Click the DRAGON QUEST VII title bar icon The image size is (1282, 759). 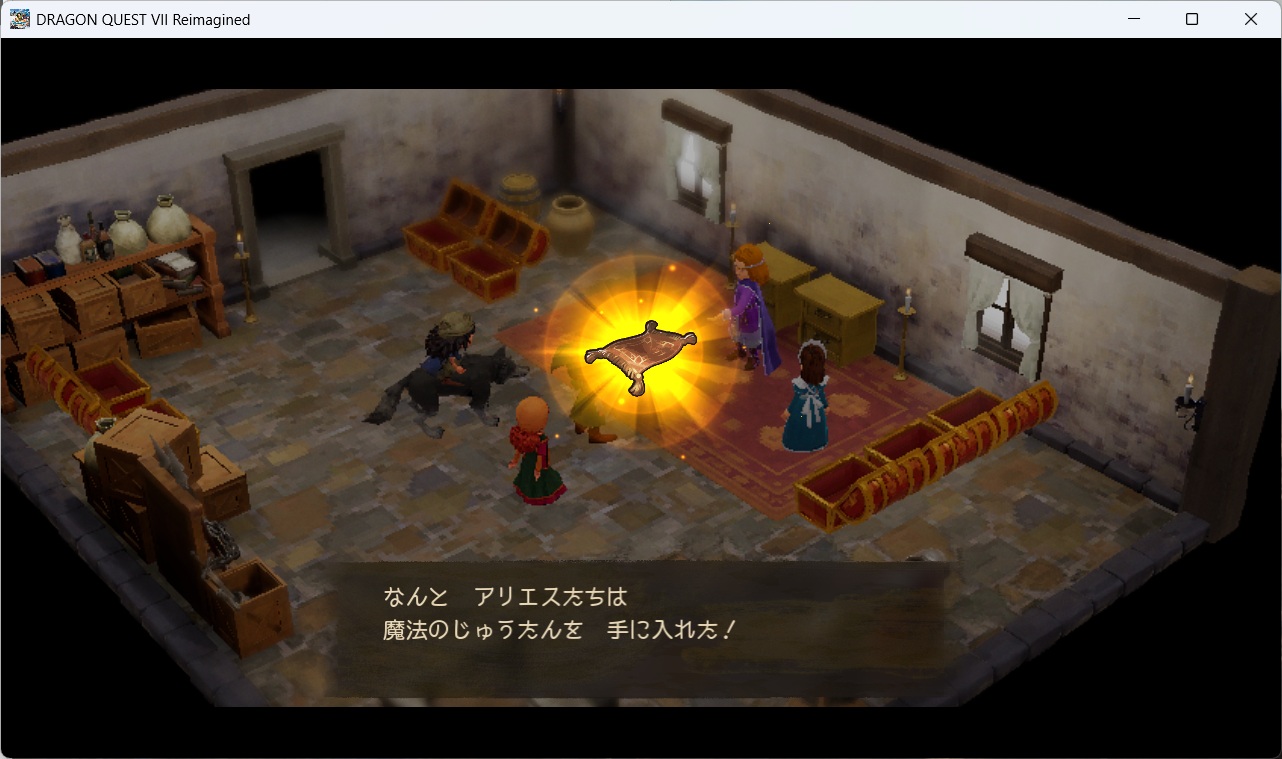(x=18, y=18)
